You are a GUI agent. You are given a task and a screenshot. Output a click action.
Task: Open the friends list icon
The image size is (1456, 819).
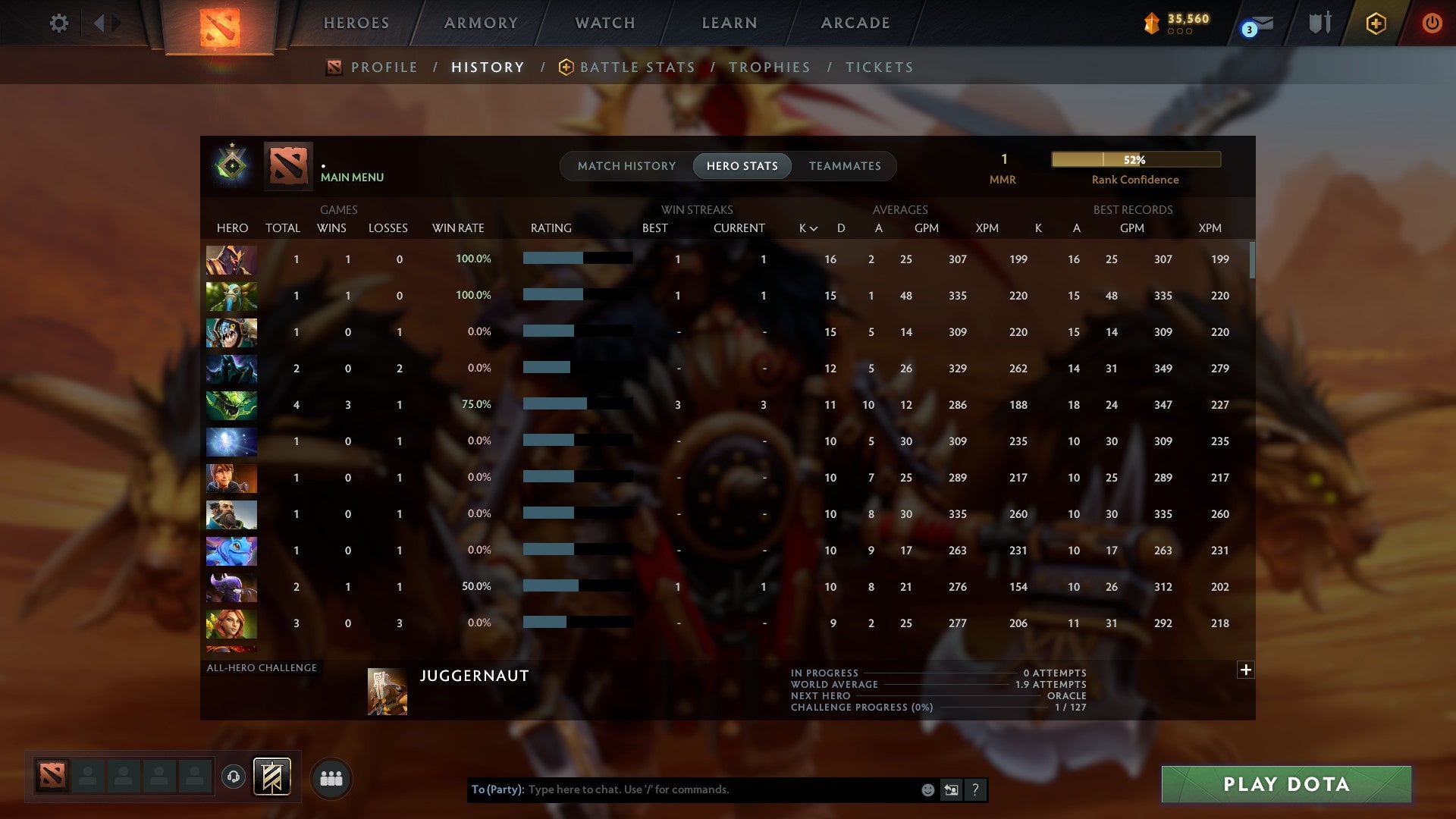coord(330,778)
